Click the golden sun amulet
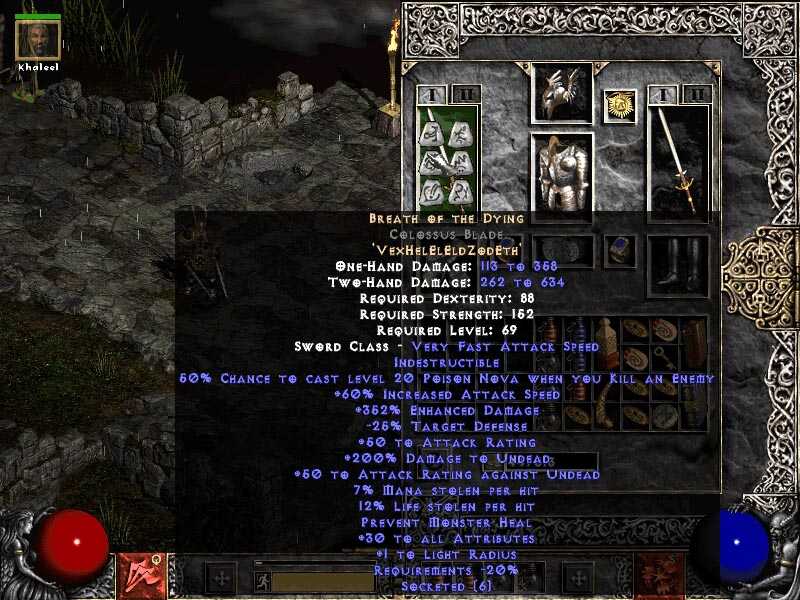 [620, 106]
